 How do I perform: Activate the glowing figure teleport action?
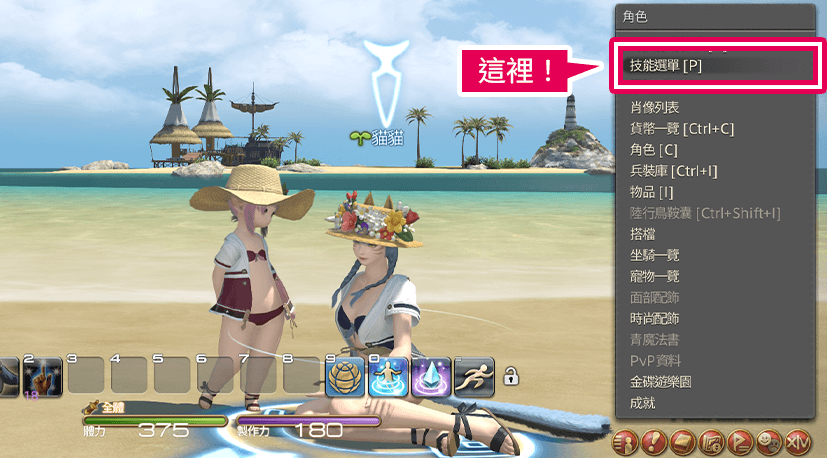[x=389, y=376]
